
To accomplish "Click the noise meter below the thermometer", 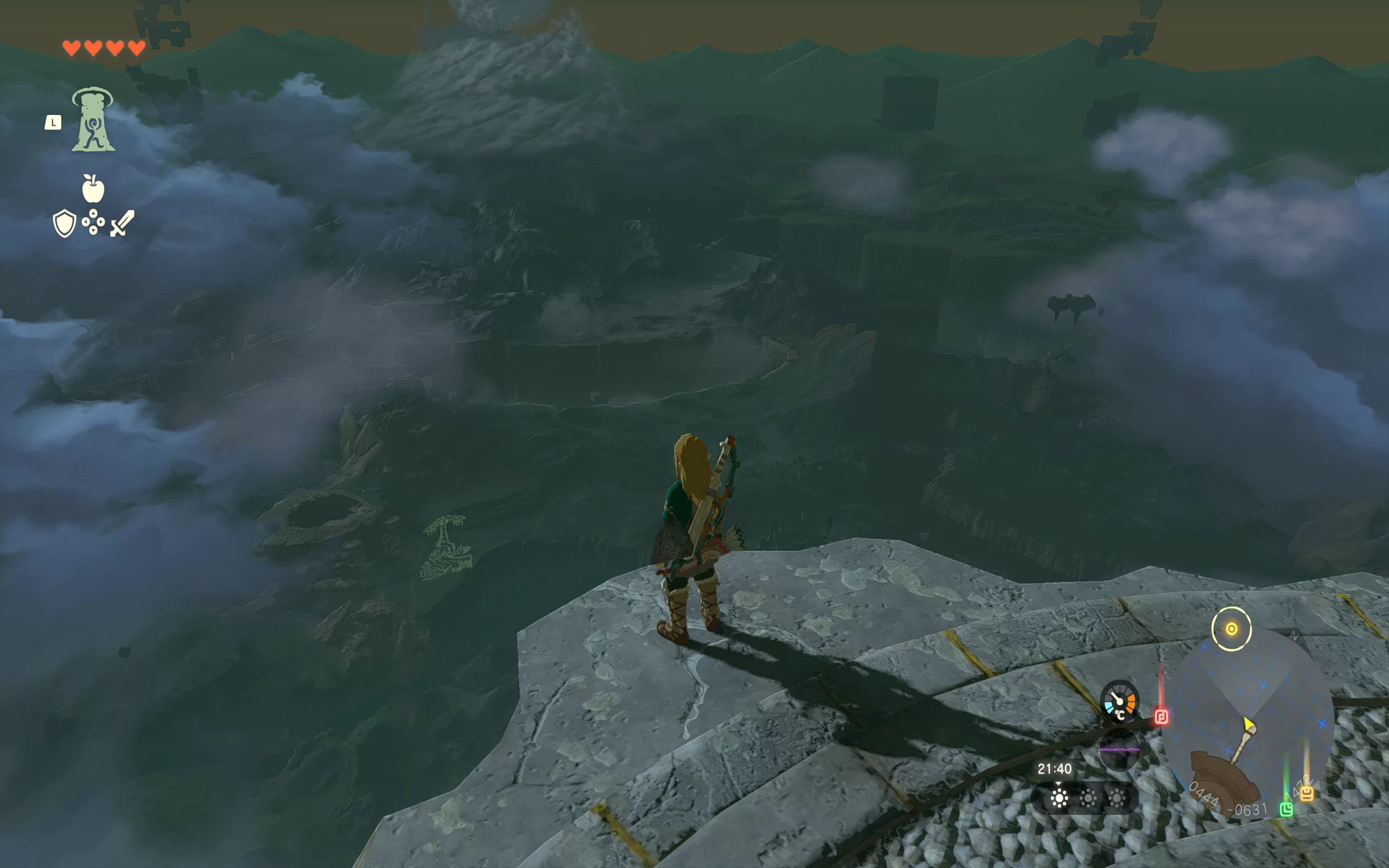I will [1119, 749].
